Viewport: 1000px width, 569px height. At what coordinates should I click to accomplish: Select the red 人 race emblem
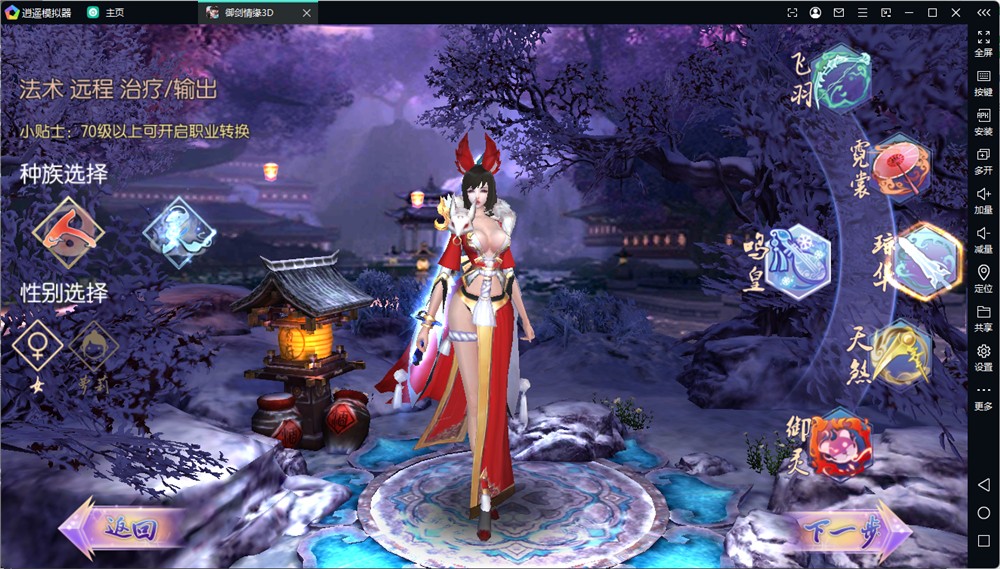[x=68, y=230]
